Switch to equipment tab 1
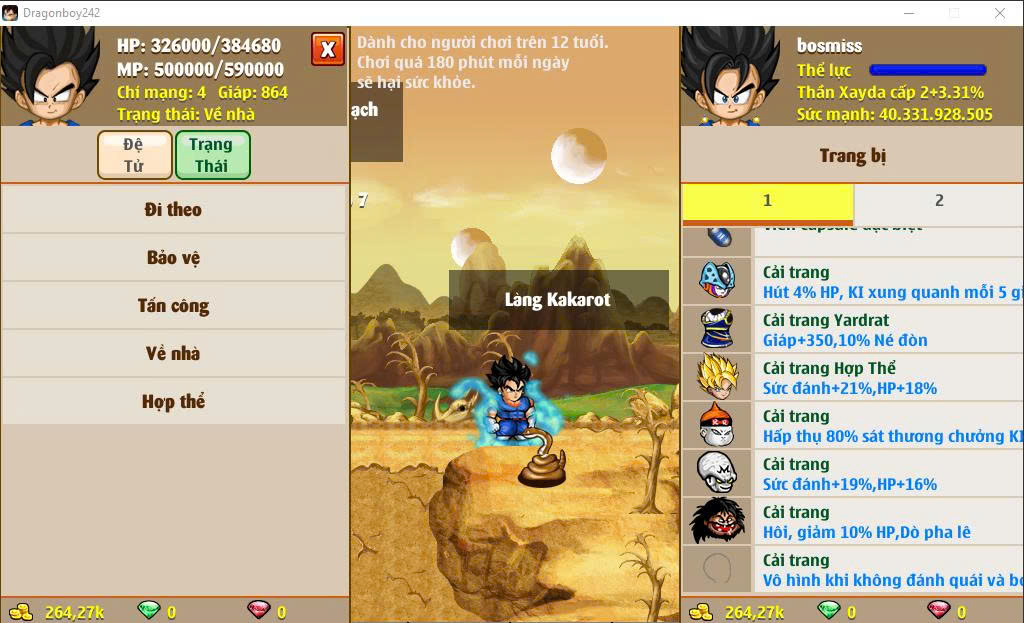The image size is (1024, 623). pos(767,201)
